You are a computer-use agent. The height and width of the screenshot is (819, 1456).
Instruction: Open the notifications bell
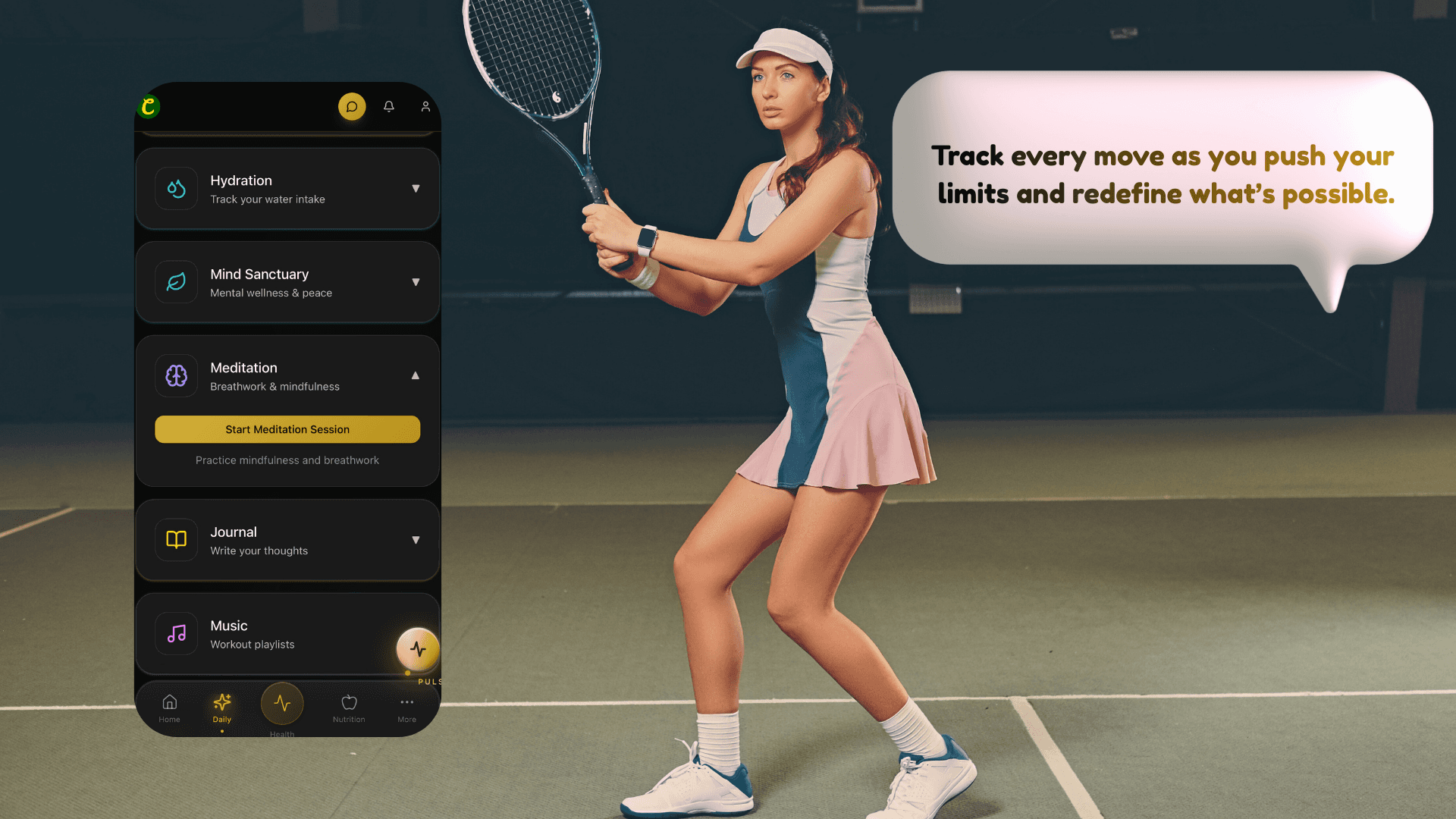[x=389, y=107]
